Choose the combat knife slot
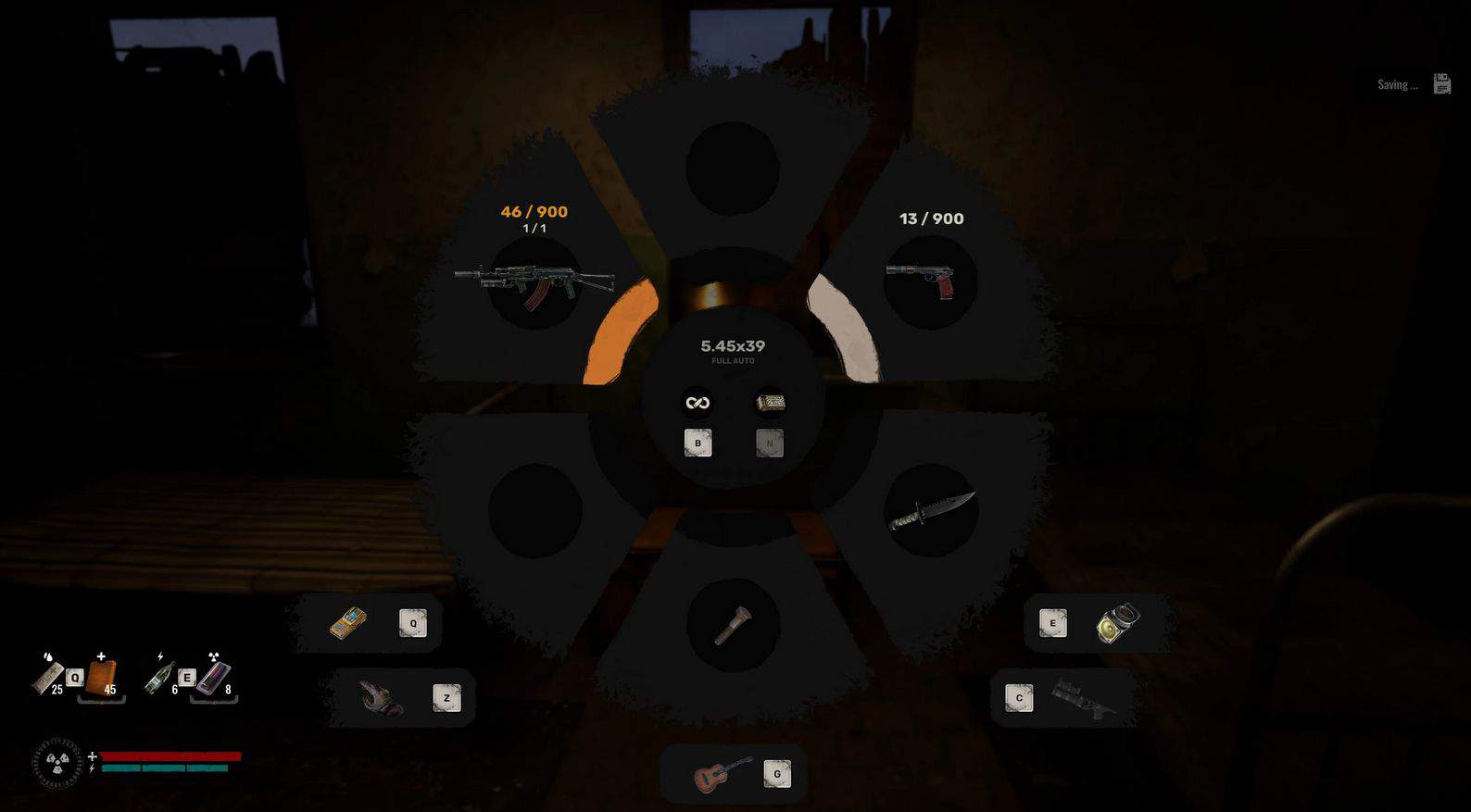Screen dimensions: 1471x812 click(x=931, y=510)
